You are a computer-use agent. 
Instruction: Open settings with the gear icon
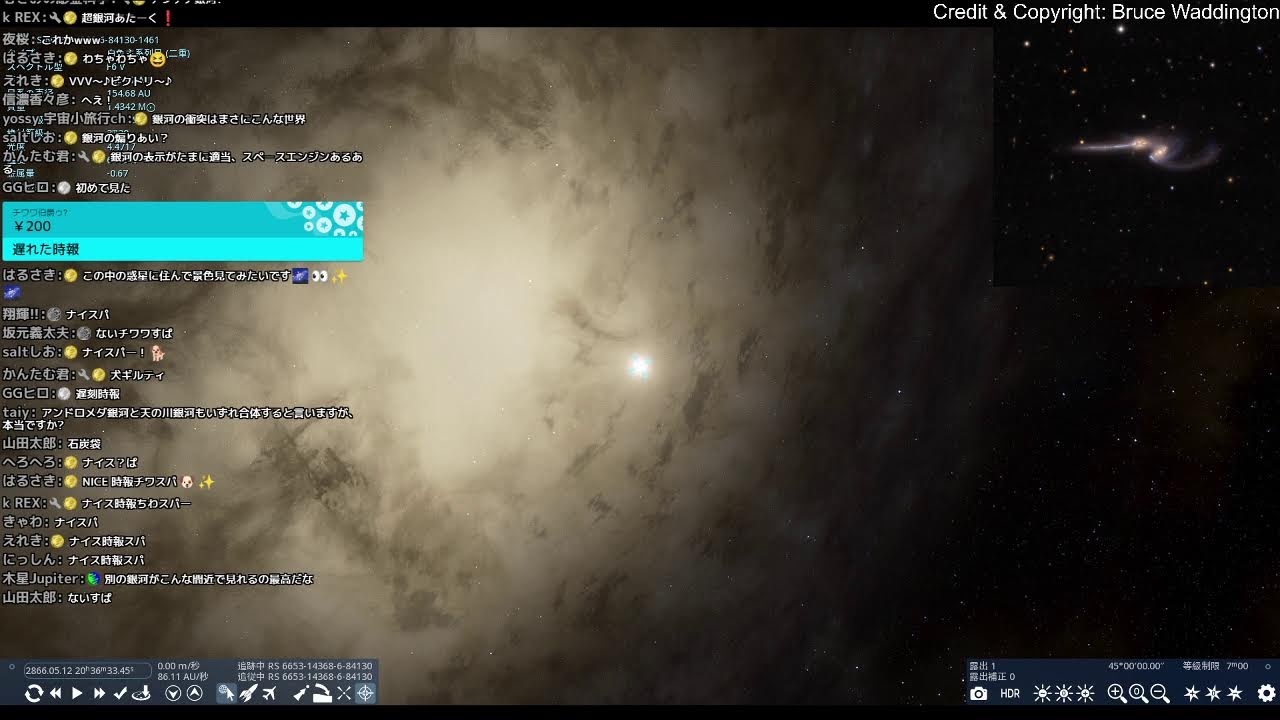pyautogui.click(x=1266, y=693)
